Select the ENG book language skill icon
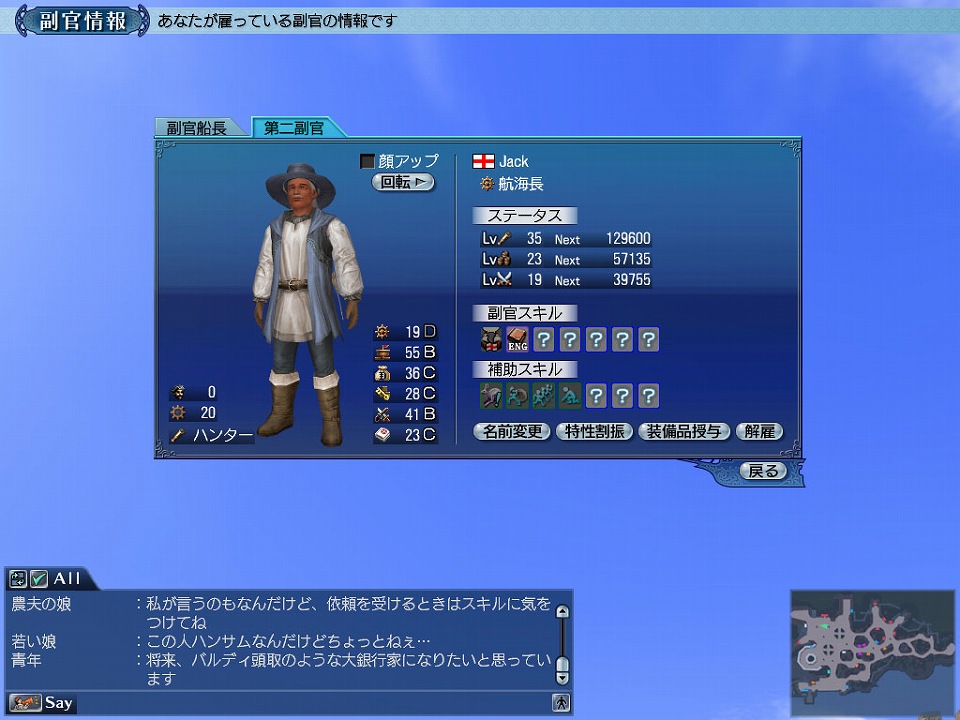The height and width of the screenshot is (720, 960). [x=517, y=340]
